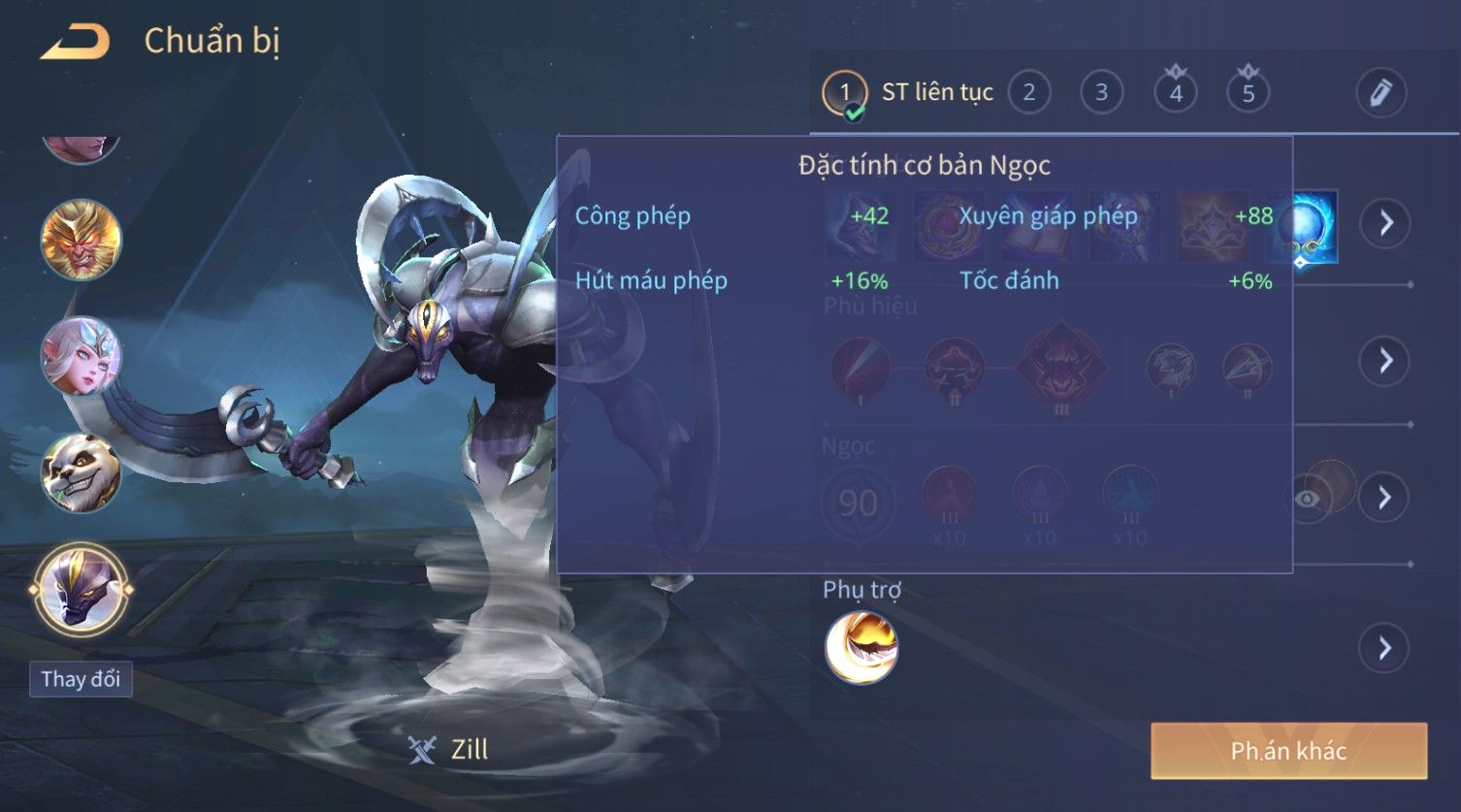
Task: Switch to loadout preset 4
Action: (x=1175, y=93)
